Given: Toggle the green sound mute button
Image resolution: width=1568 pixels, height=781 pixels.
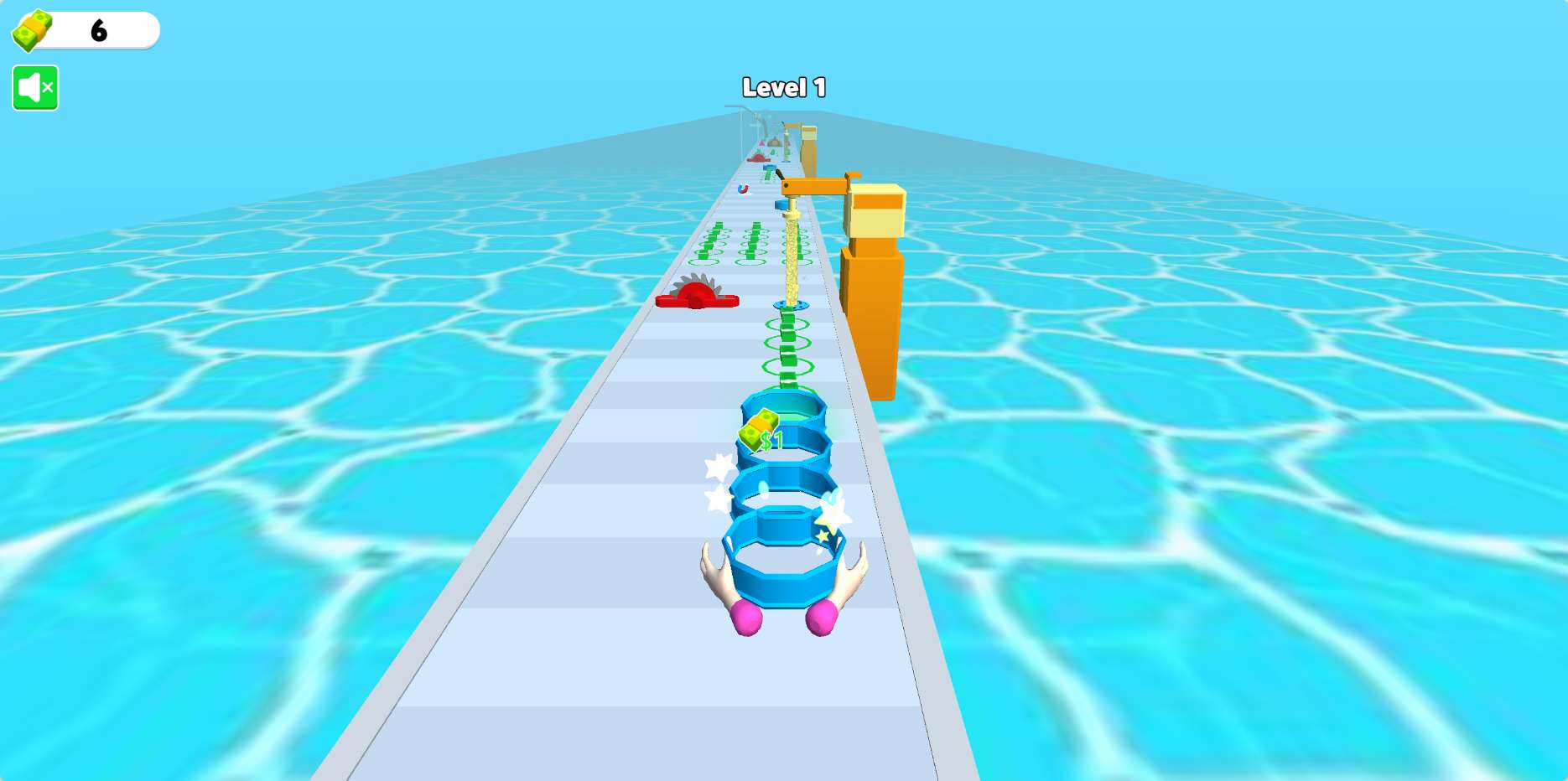Looking at the screenshot, I should click(35, 88).
